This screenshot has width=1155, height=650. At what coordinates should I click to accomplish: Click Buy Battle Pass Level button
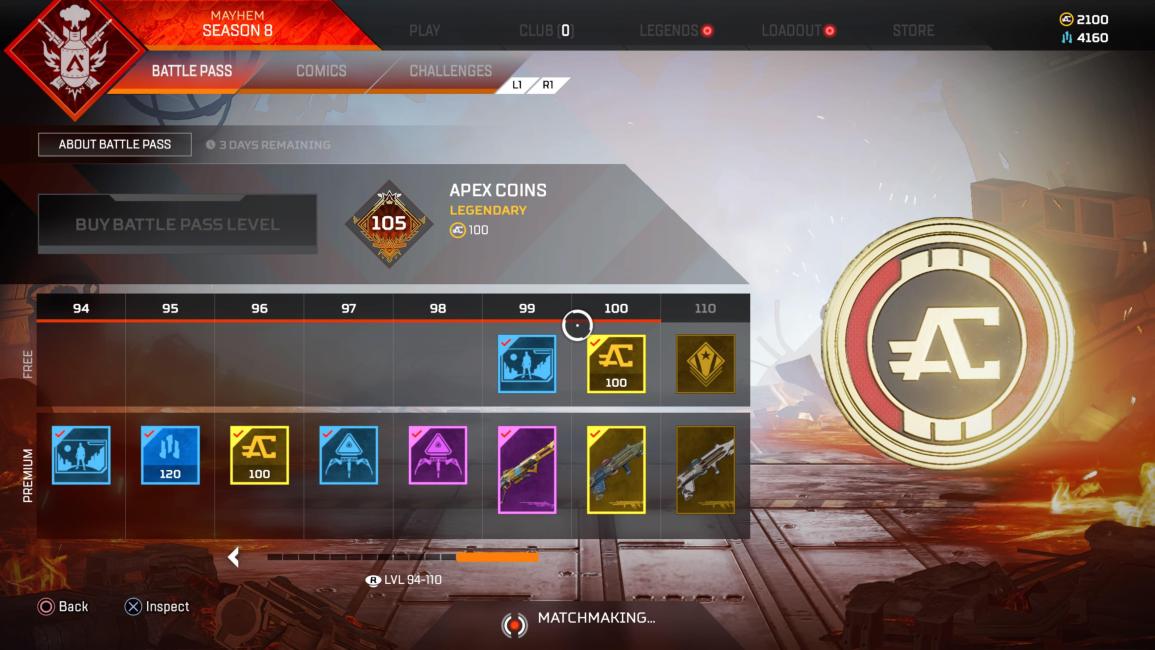coord(177,224)
